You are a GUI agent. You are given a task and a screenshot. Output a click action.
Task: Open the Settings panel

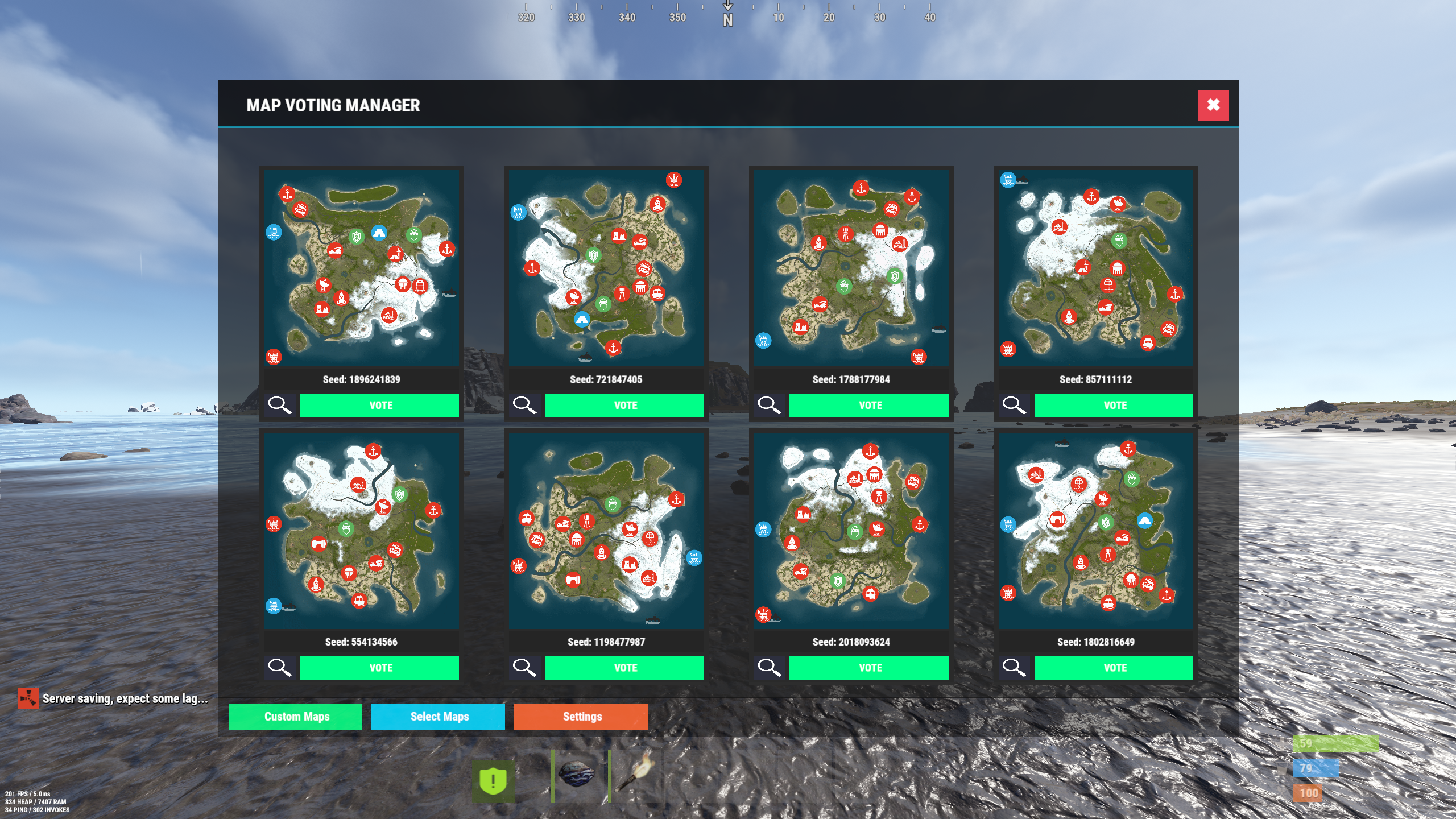[x=581, y=717]
